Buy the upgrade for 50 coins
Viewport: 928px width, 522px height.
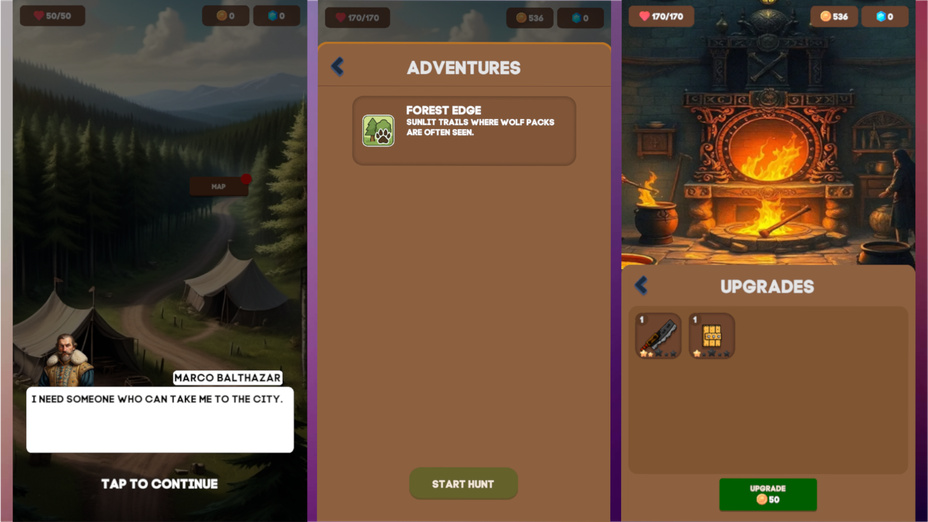767,494
